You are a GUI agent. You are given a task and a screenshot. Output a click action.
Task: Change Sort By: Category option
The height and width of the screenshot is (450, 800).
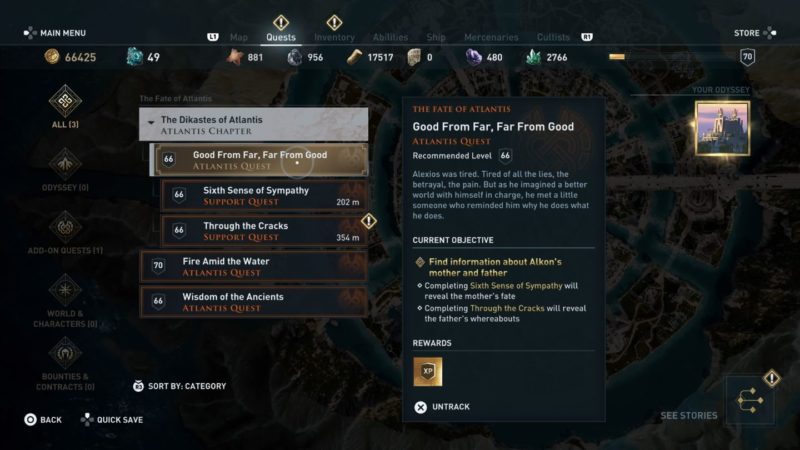click(180, 386)
